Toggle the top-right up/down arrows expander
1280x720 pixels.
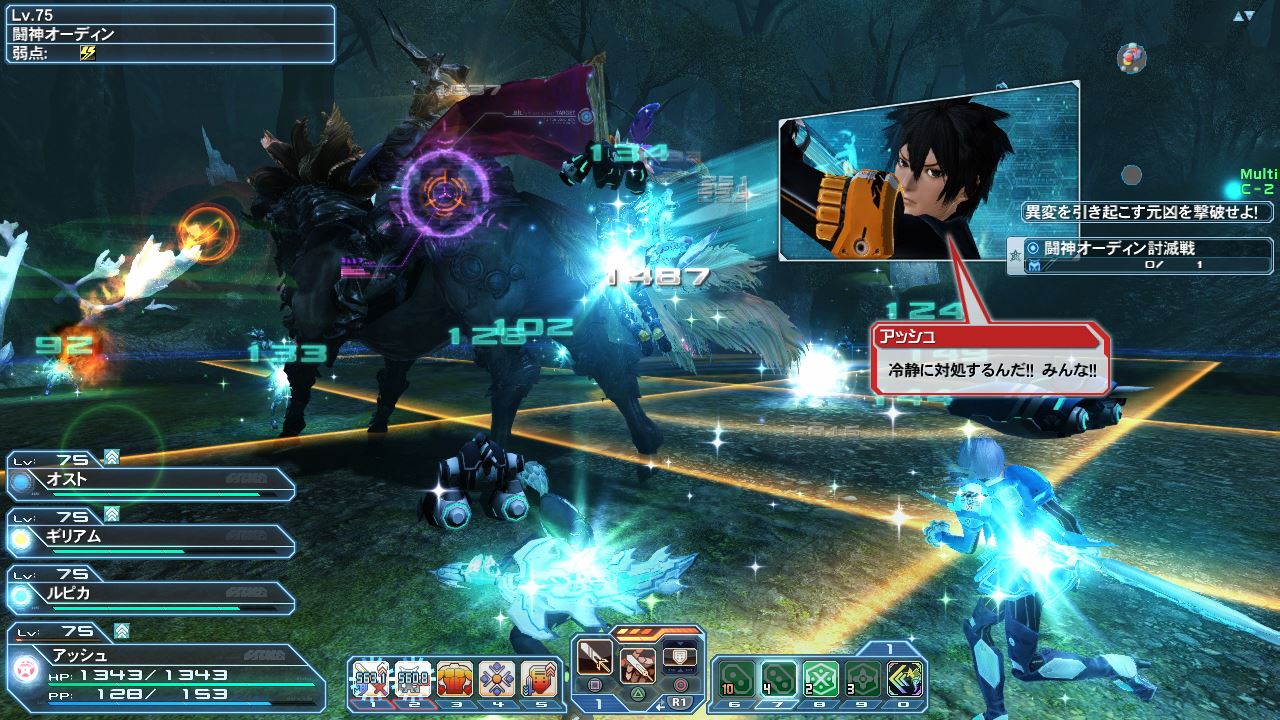click(1243, 16)
